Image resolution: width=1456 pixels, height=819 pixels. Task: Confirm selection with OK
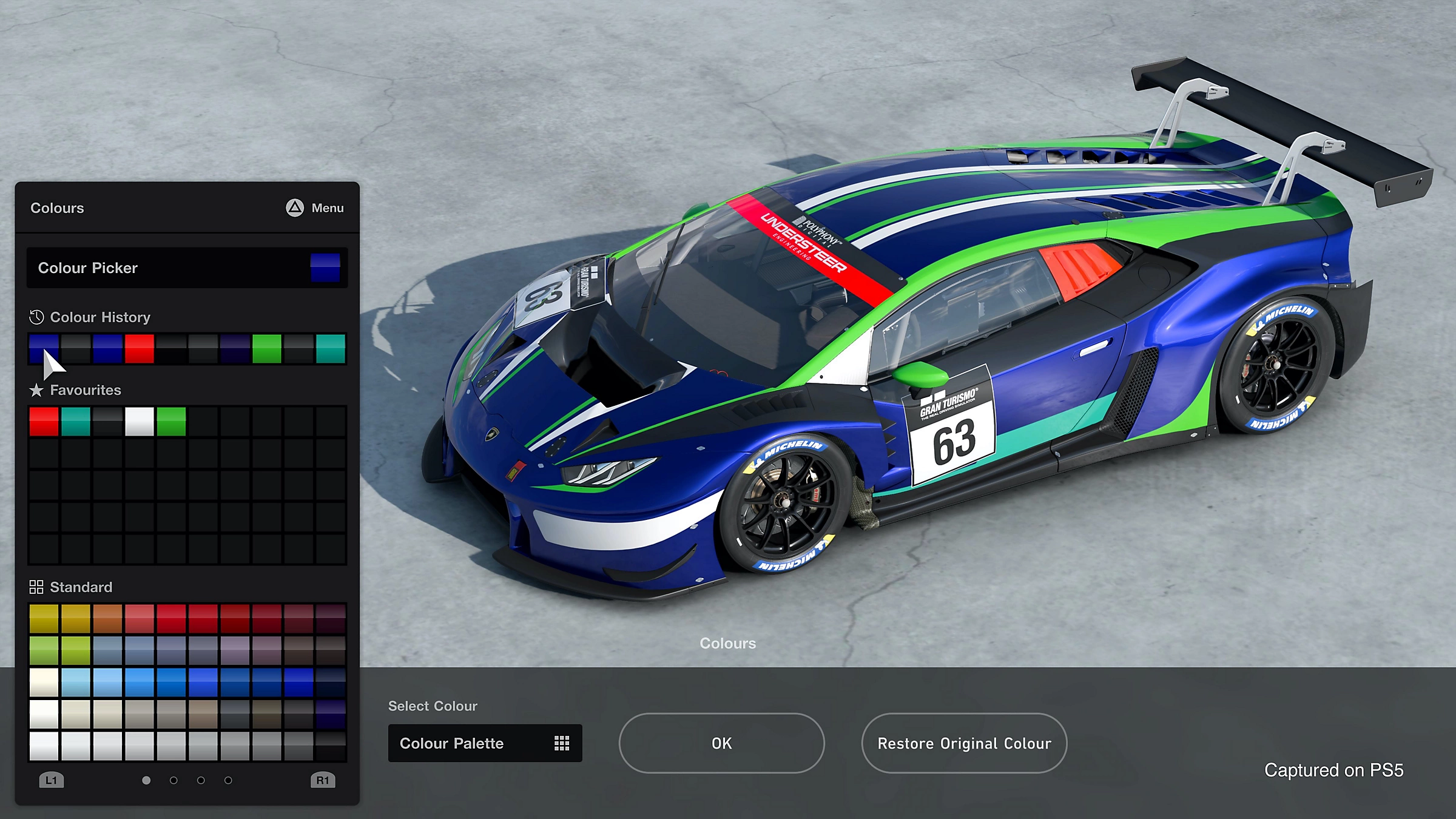(x=721, y=743)
